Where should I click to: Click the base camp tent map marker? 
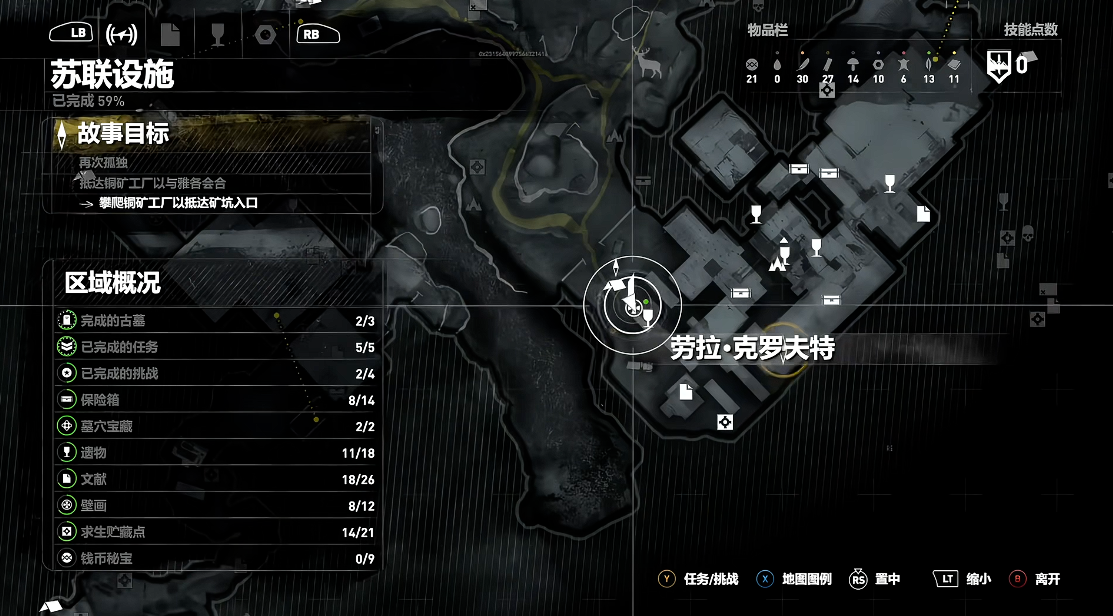774,265
